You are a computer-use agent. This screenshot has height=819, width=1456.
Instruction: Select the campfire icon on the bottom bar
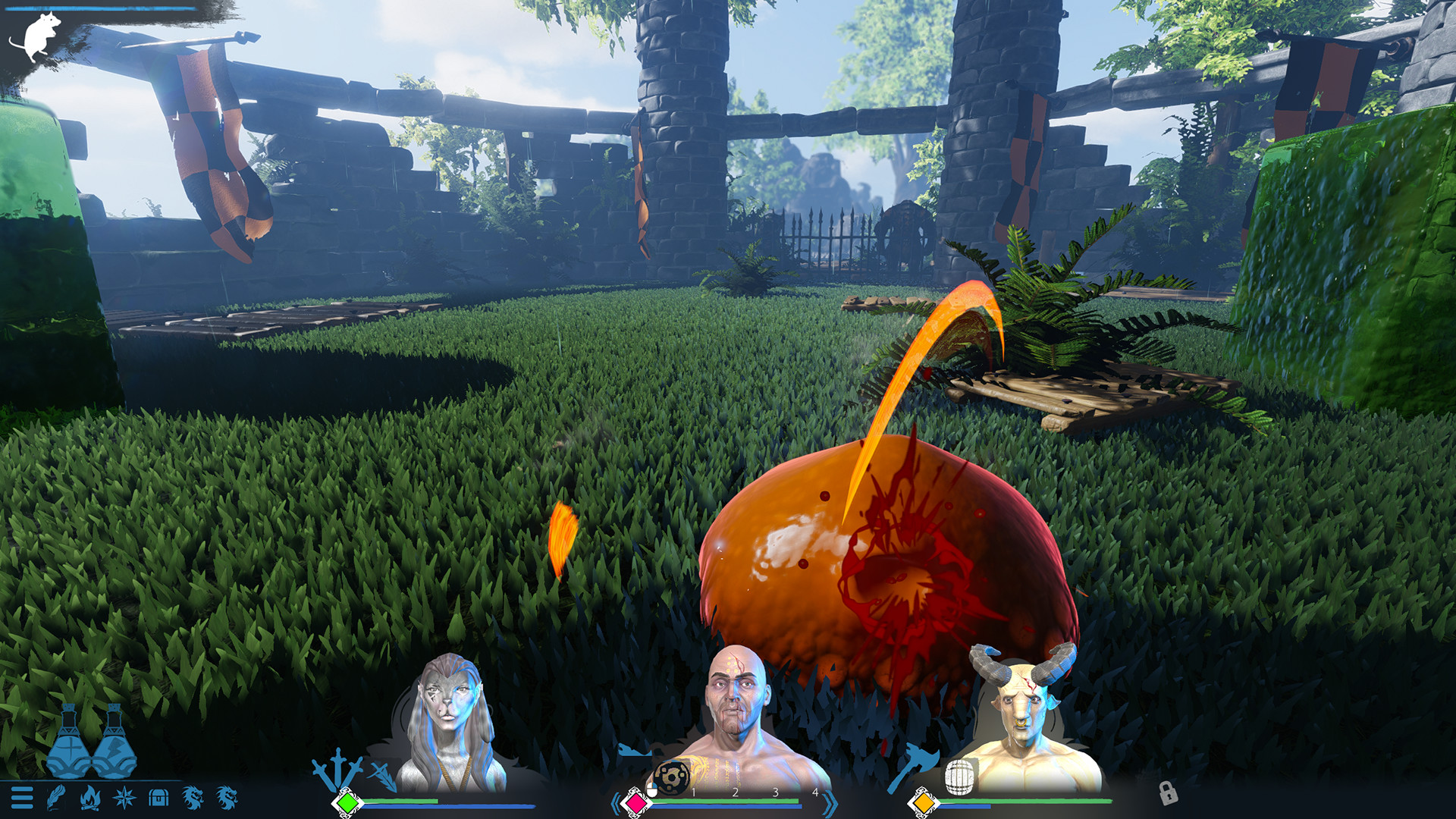[90, 798]
